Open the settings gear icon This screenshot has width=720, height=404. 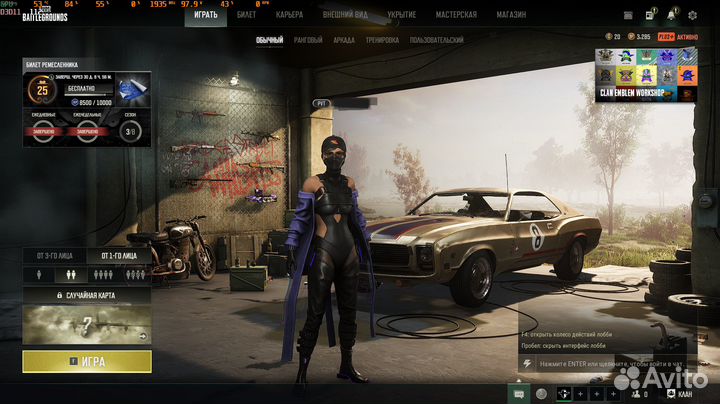point(693,16)
